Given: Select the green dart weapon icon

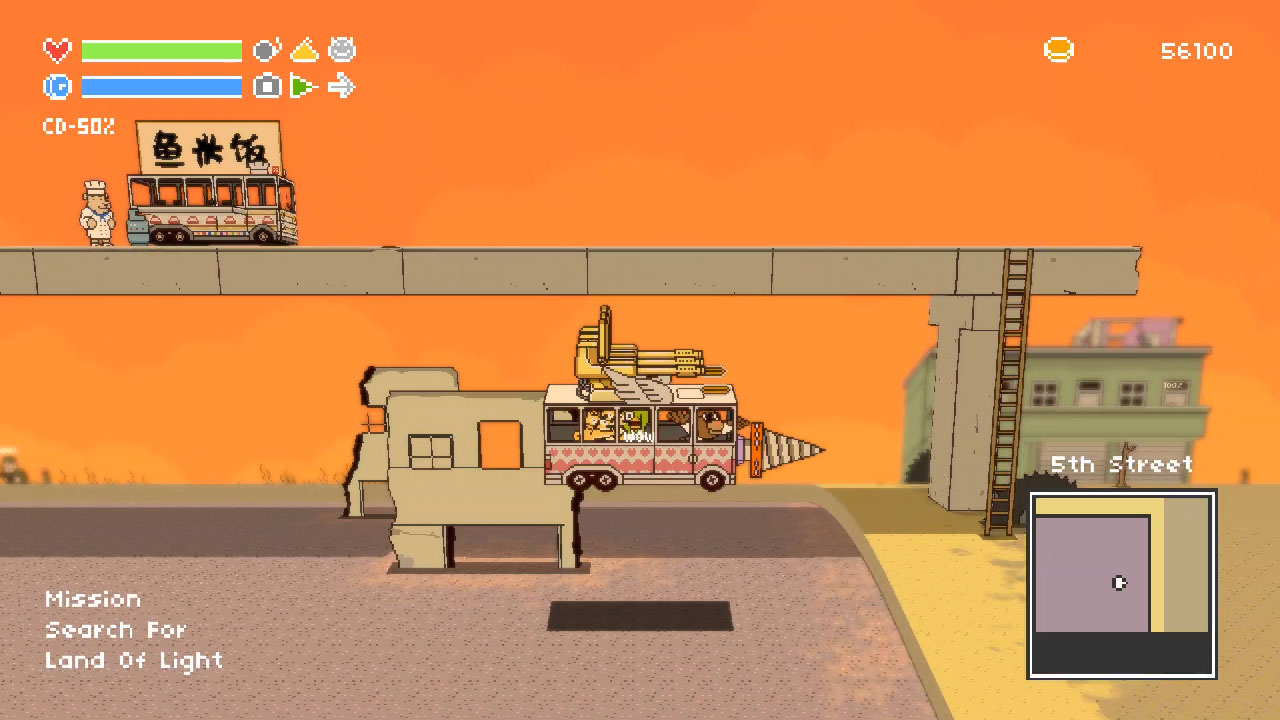Looking at the screenshot, I should [304, 88].
